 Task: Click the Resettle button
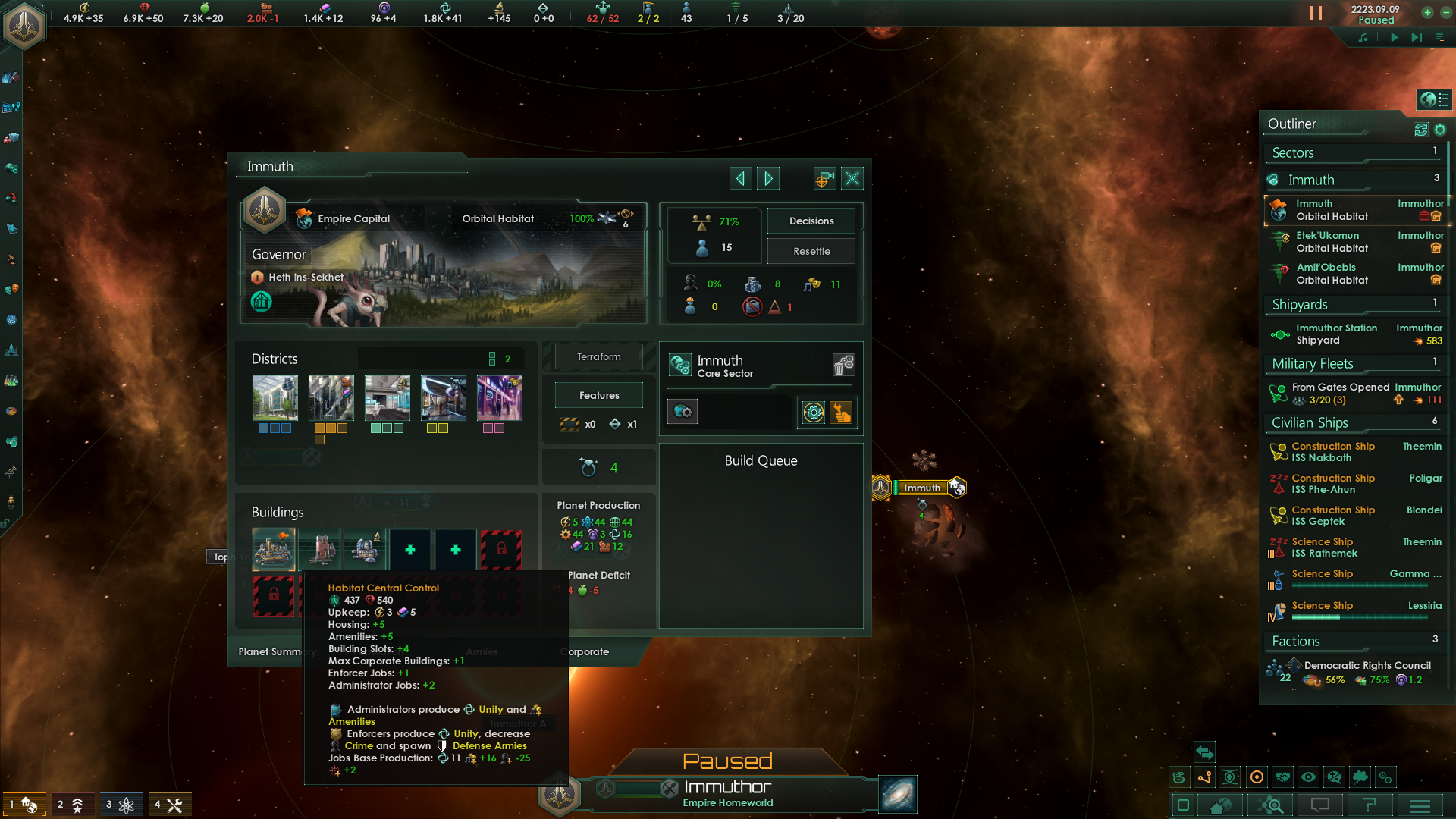coord(811,251)
